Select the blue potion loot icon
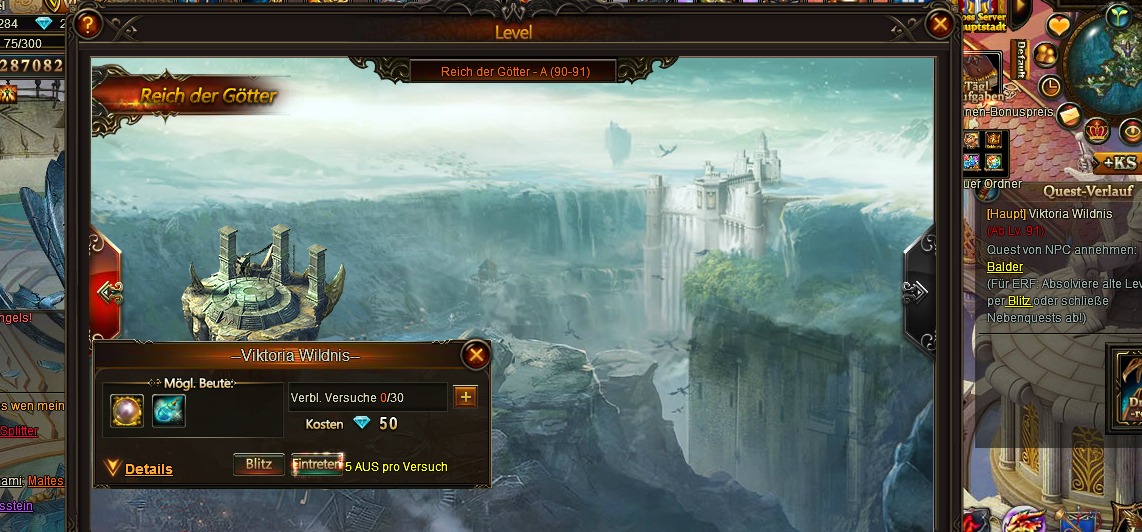The width and height of the screenshot is (1142, 532). tap(169, 410)
